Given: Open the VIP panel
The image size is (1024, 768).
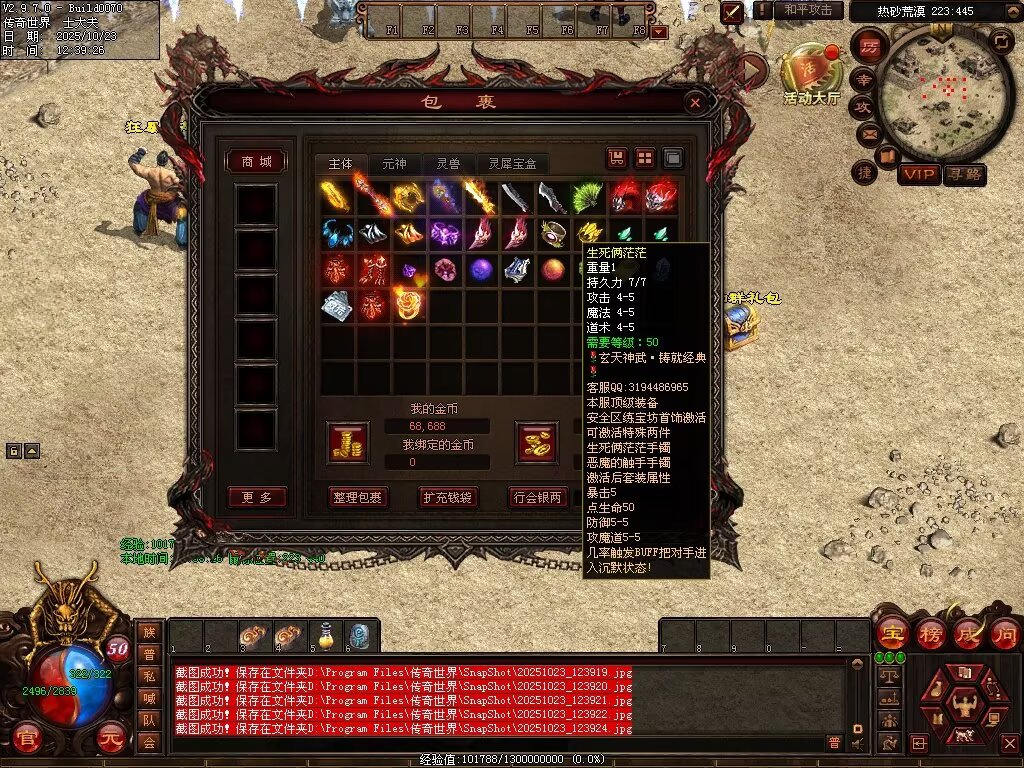Looking at the screenshot, I should point(919,175).
